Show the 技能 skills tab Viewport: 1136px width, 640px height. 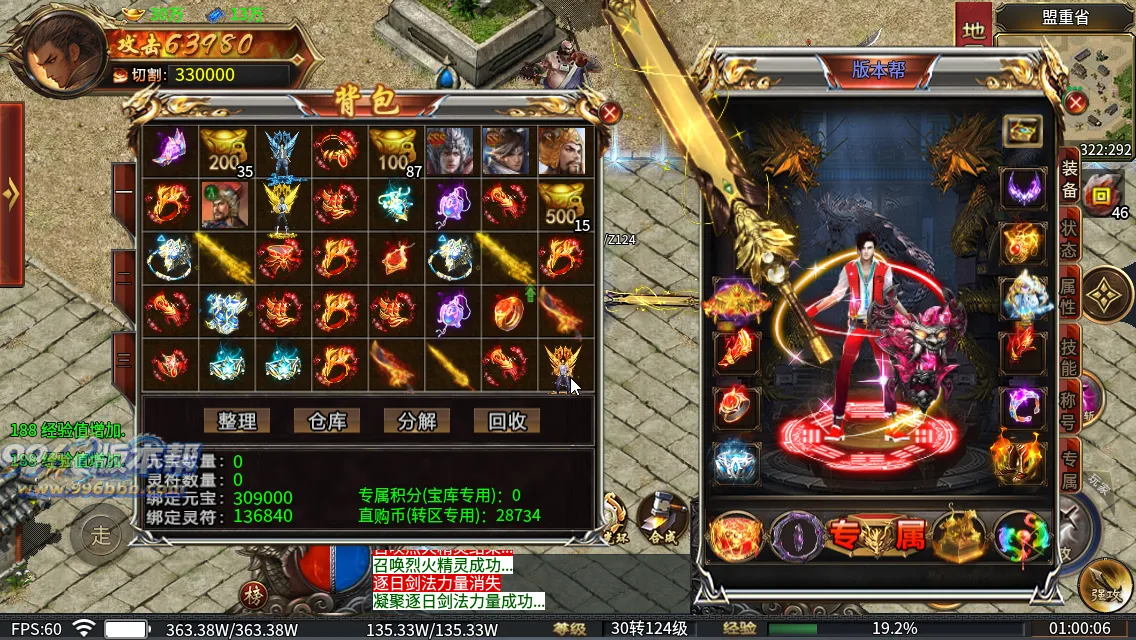coord(1069,355)
